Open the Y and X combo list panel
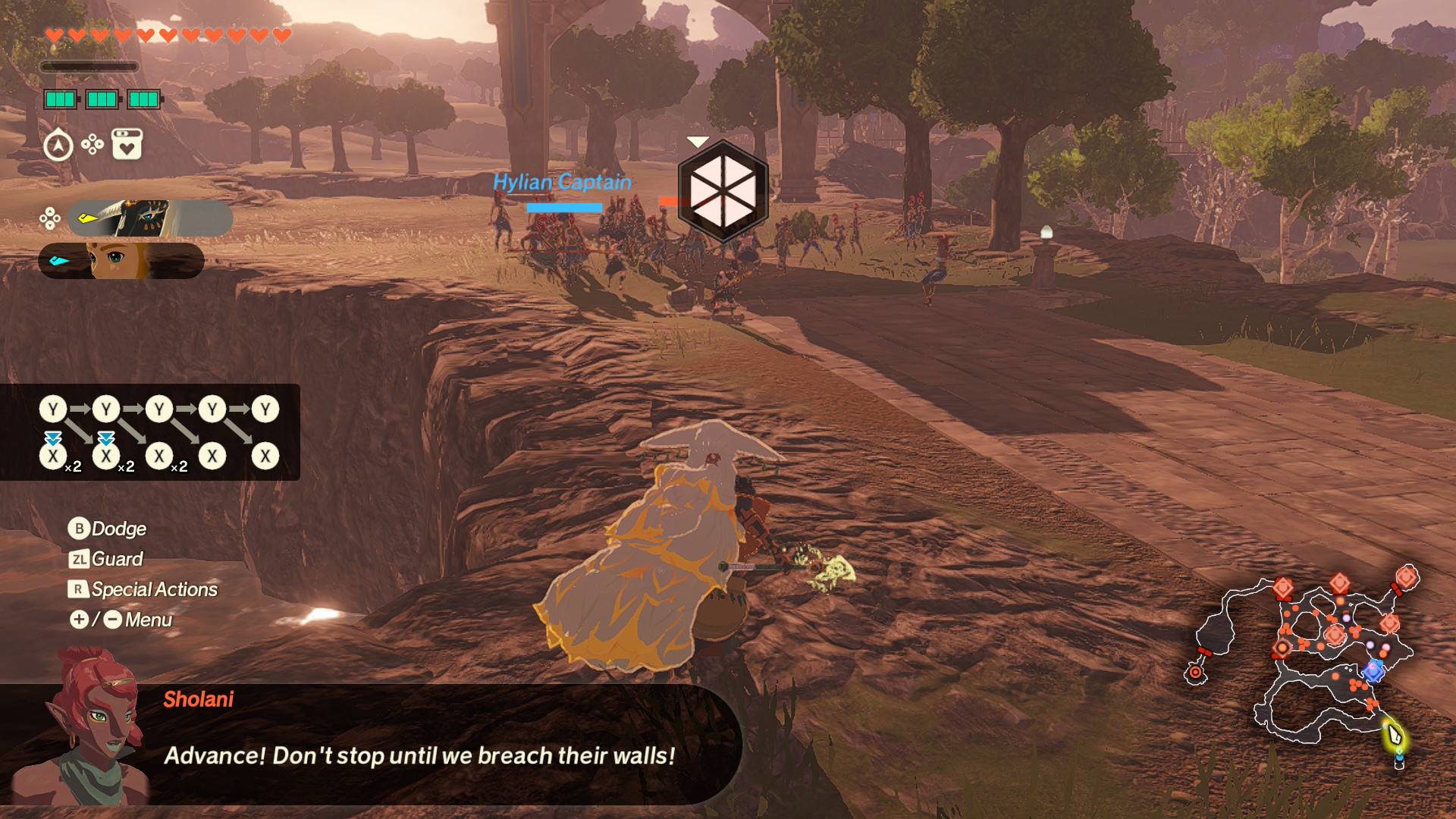Screen dimensions: 1456x819 pyautogui.click(x=150, y=432)
